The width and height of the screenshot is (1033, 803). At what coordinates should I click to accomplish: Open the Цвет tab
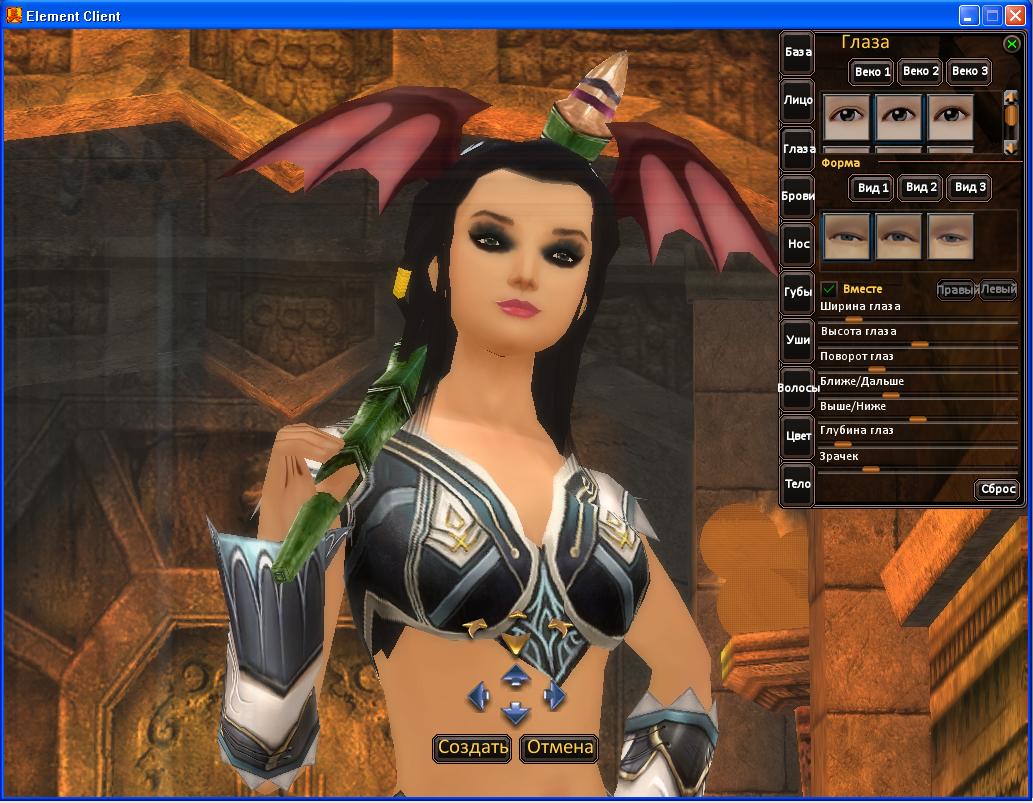(x=797, y=436)
